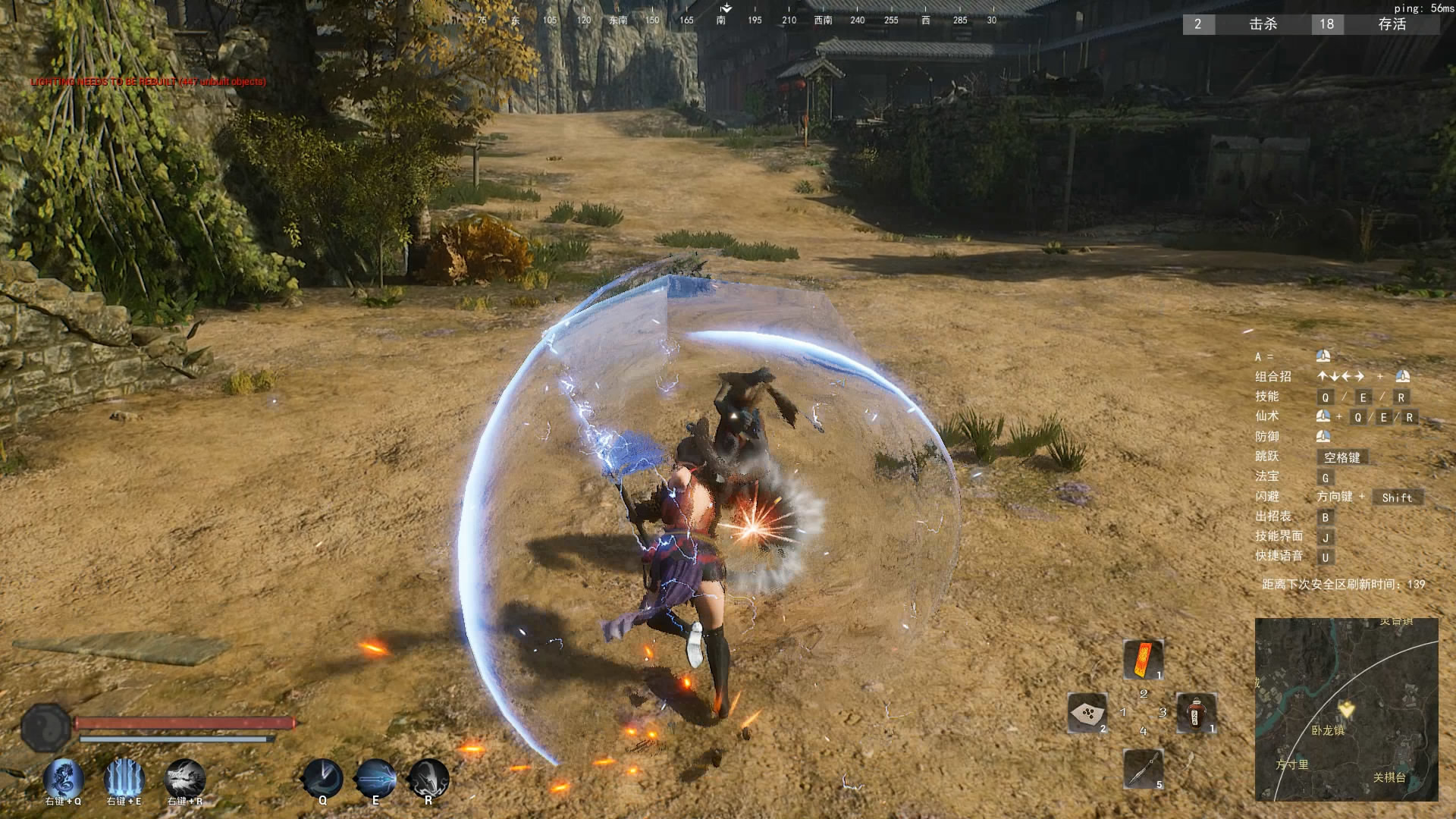The height and width of the screenshot is (819, 1456).
Task: Open the 技能界面 via the J key hint
Action: (1326, 537)
